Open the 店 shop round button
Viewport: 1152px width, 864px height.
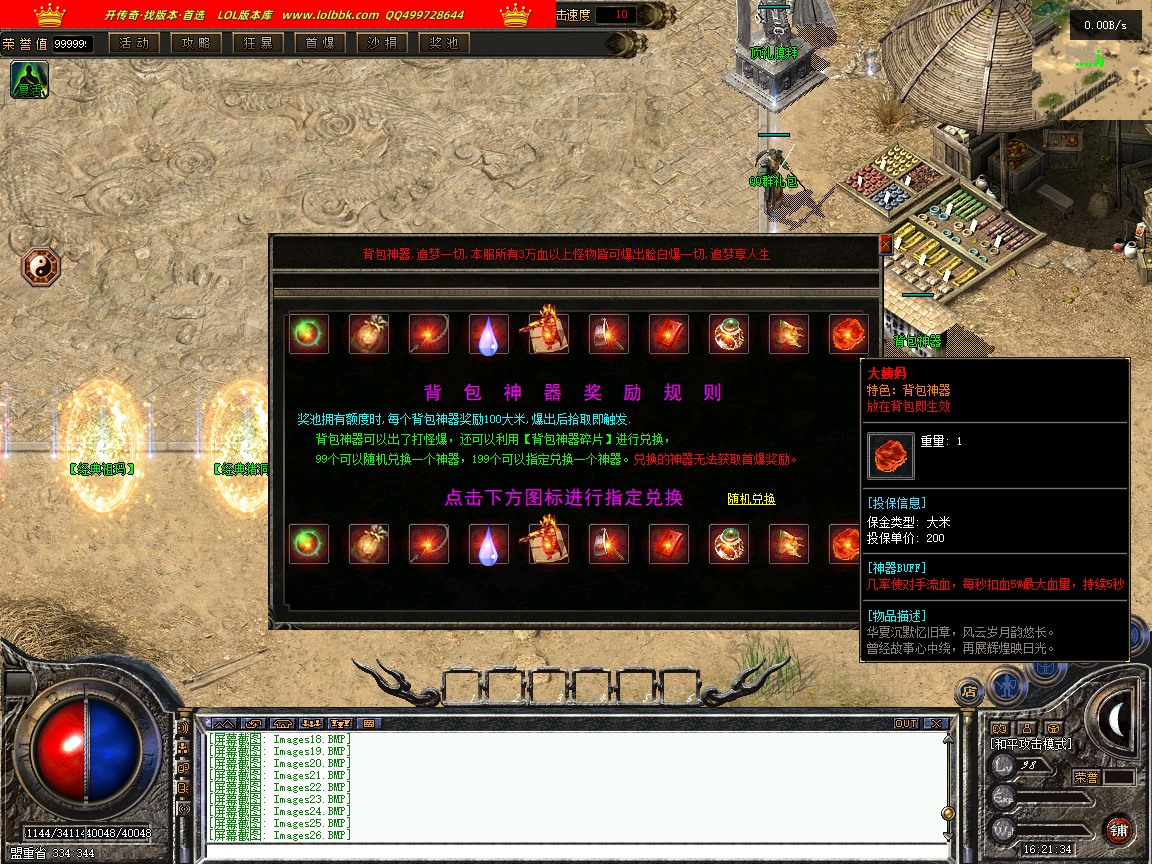pyautogui.click(x=968, y=690)
